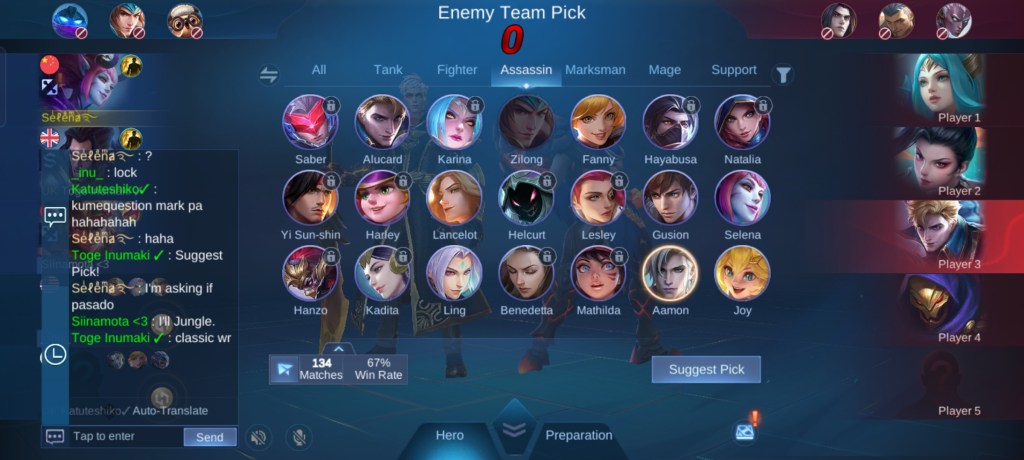This screenshot has width=1024, height=460.
Task: Open the hero filter funnel icon
Action: pyautogui.click(x=784, y=74)
